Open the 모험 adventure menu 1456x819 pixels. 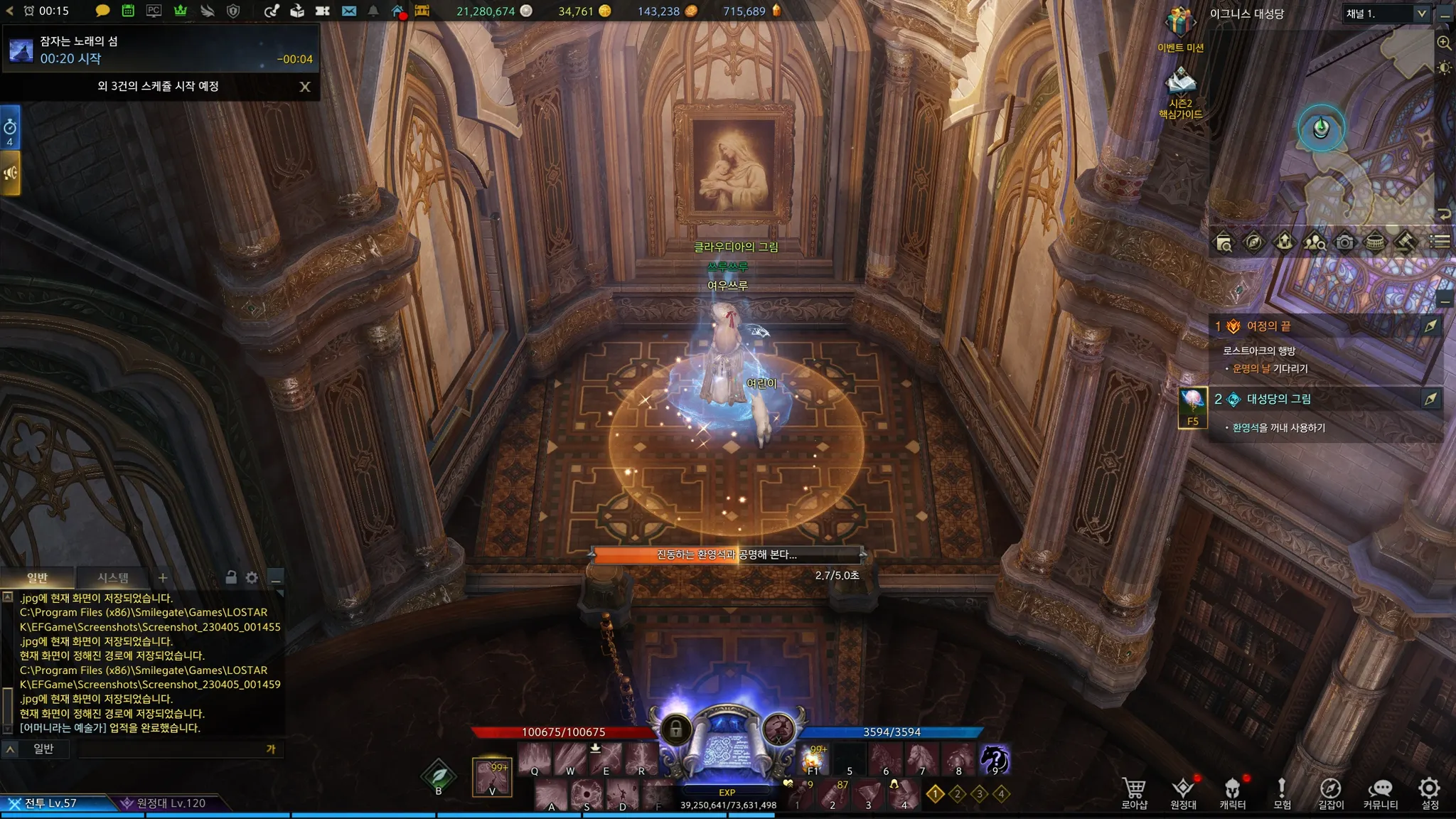coord(1282,793)
